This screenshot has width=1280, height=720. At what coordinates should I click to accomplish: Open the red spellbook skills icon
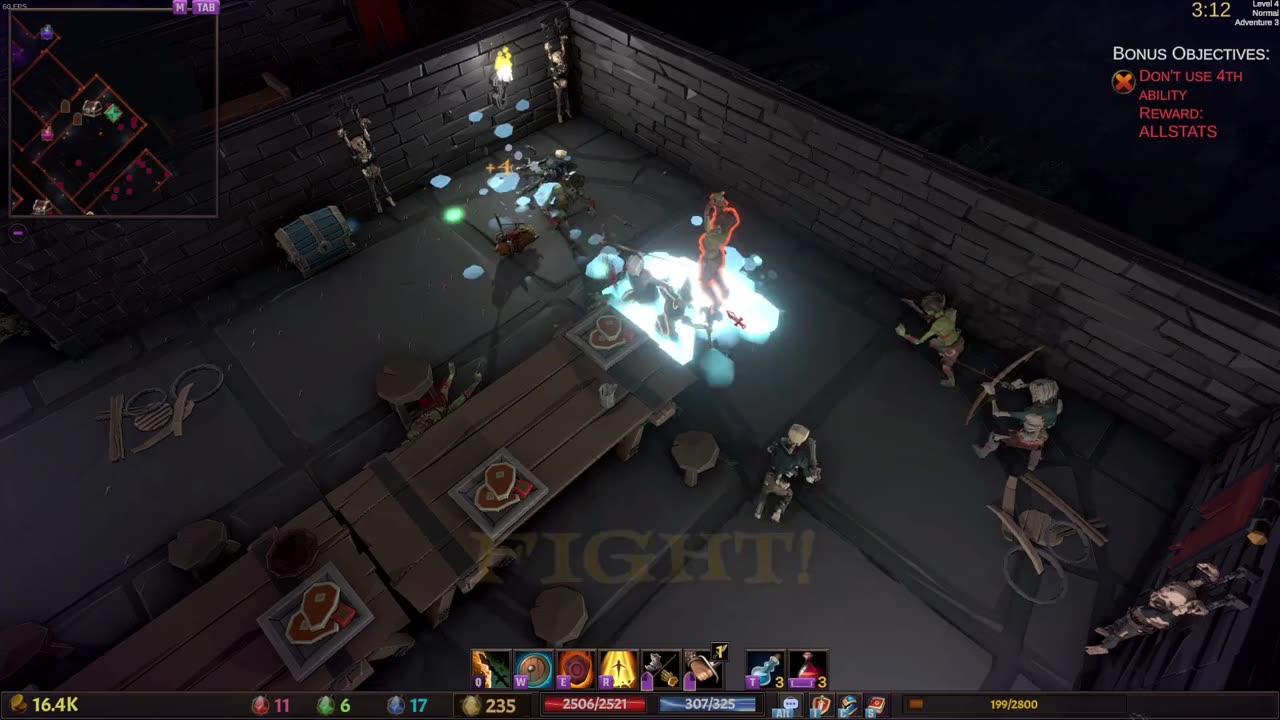click(x=876, y=705)
